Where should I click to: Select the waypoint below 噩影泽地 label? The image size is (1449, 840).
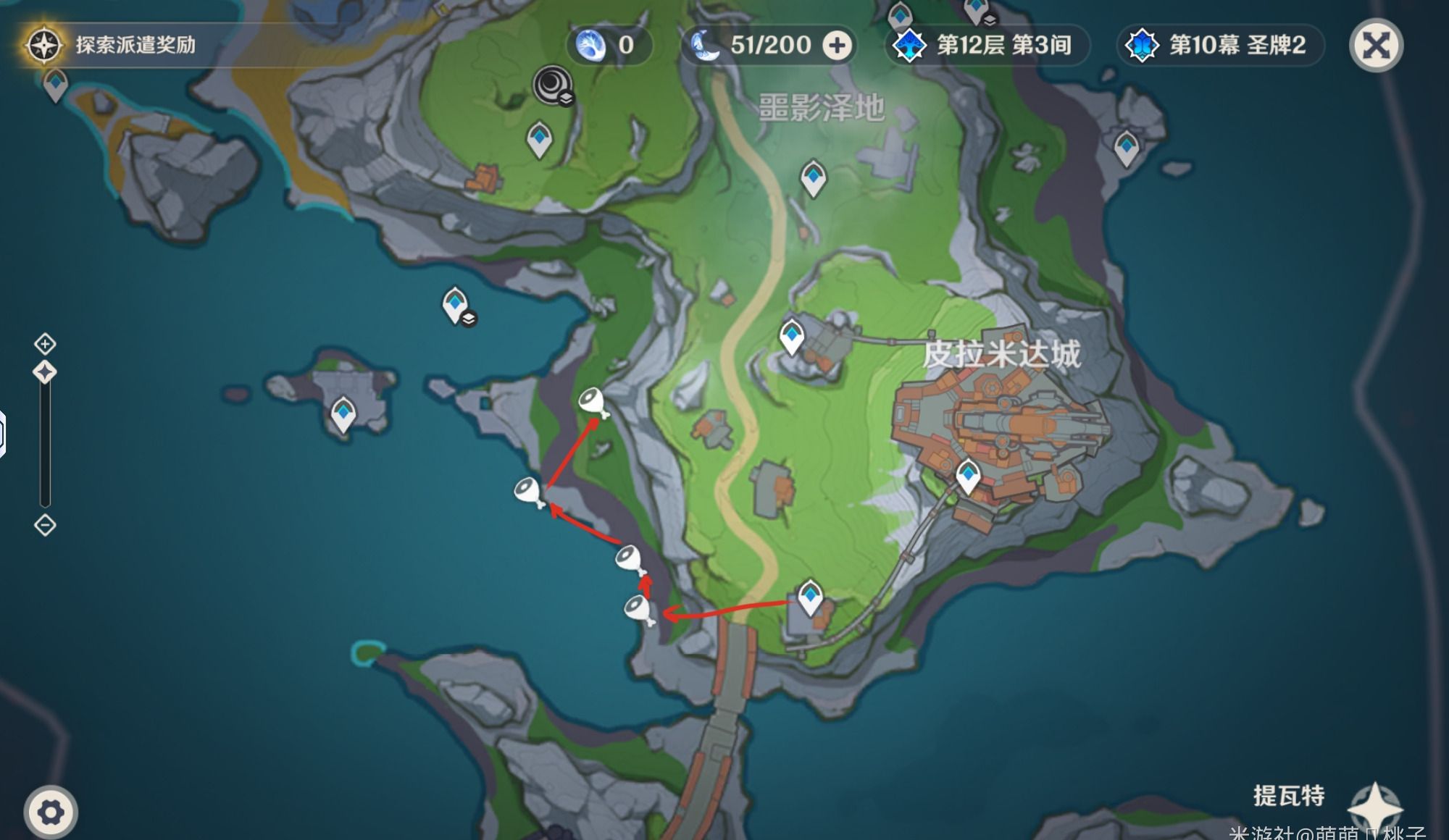point(813,177)
